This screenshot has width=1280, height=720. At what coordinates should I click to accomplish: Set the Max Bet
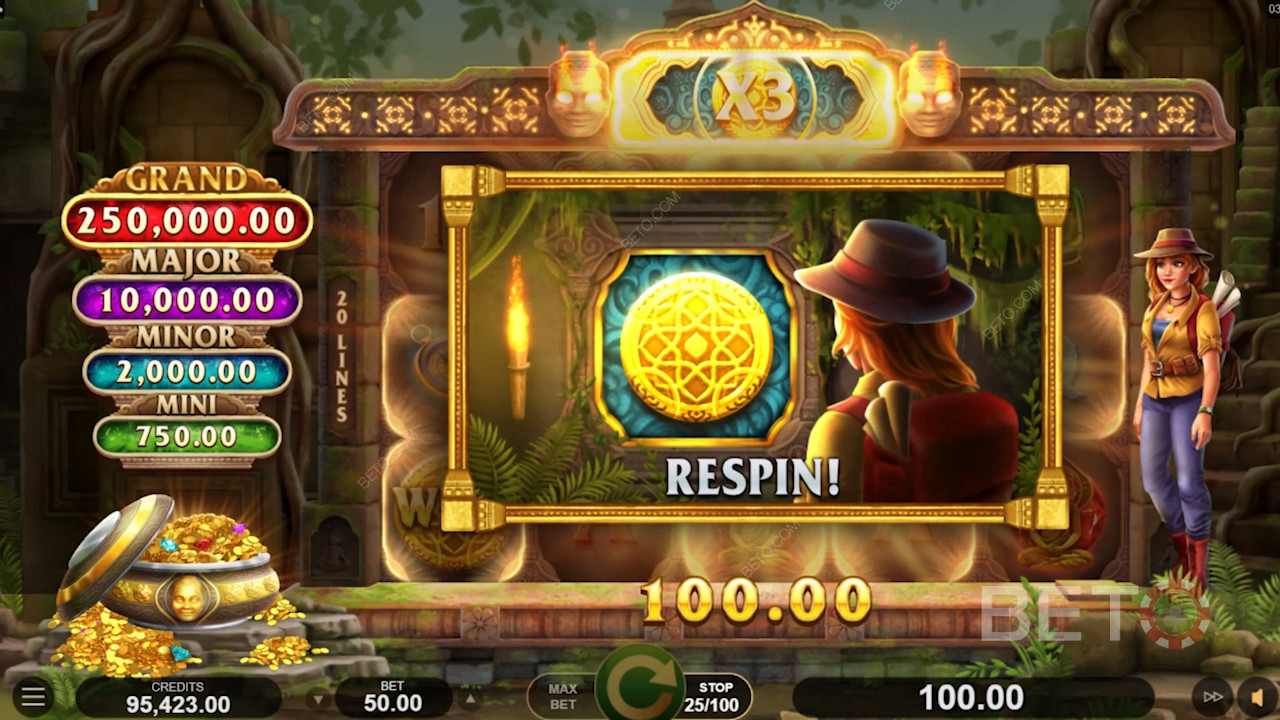coord(562,696)
